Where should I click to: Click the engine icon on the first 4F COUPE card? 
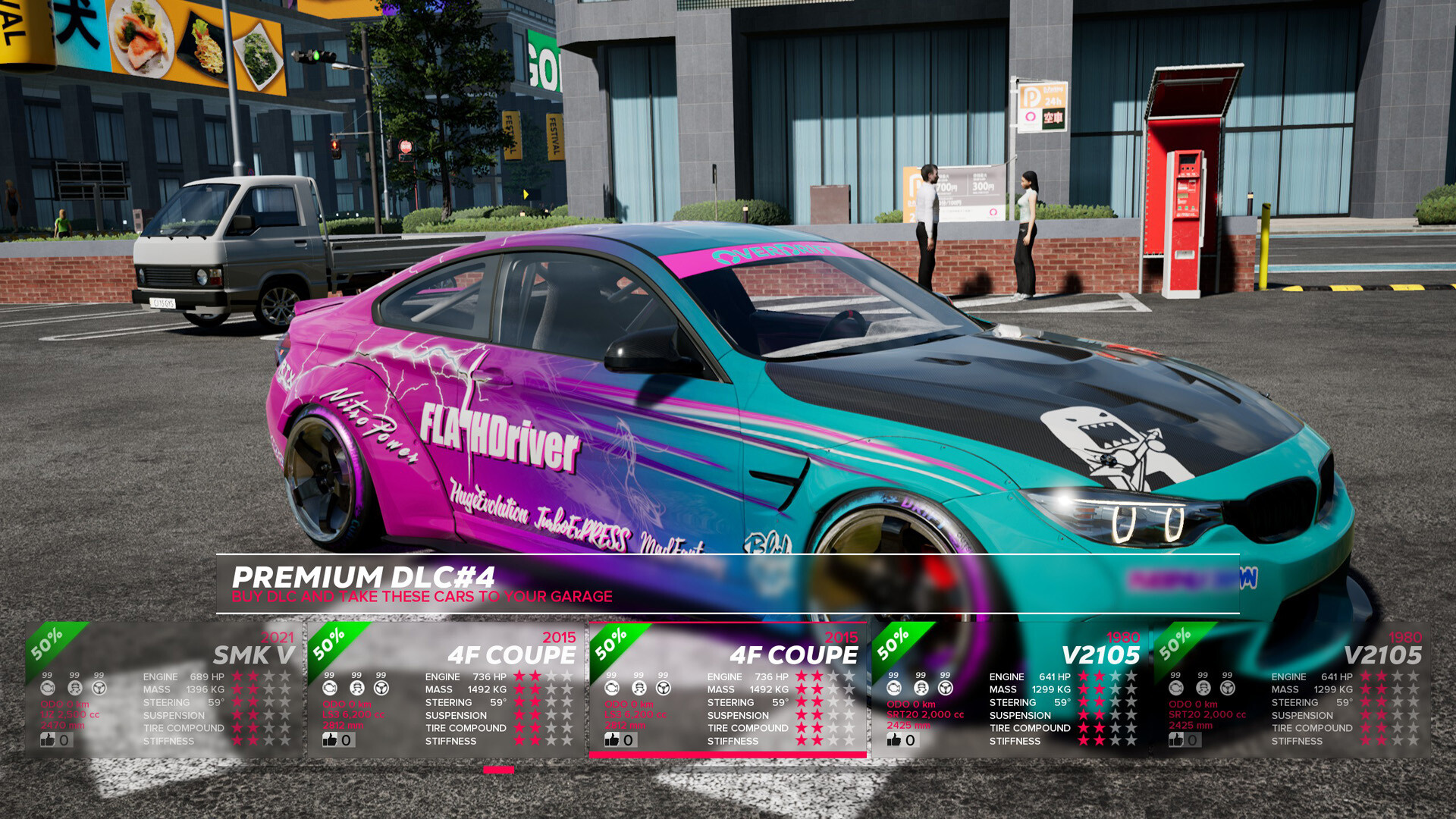click(330, 688)
